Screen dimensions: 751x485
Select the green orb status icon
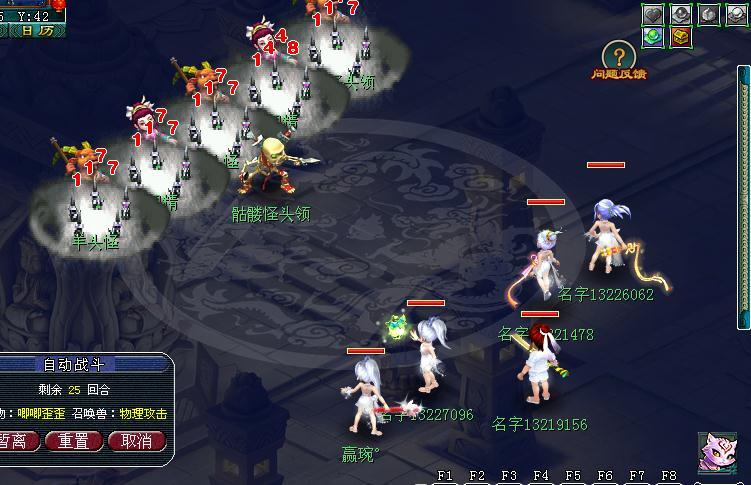653,37
